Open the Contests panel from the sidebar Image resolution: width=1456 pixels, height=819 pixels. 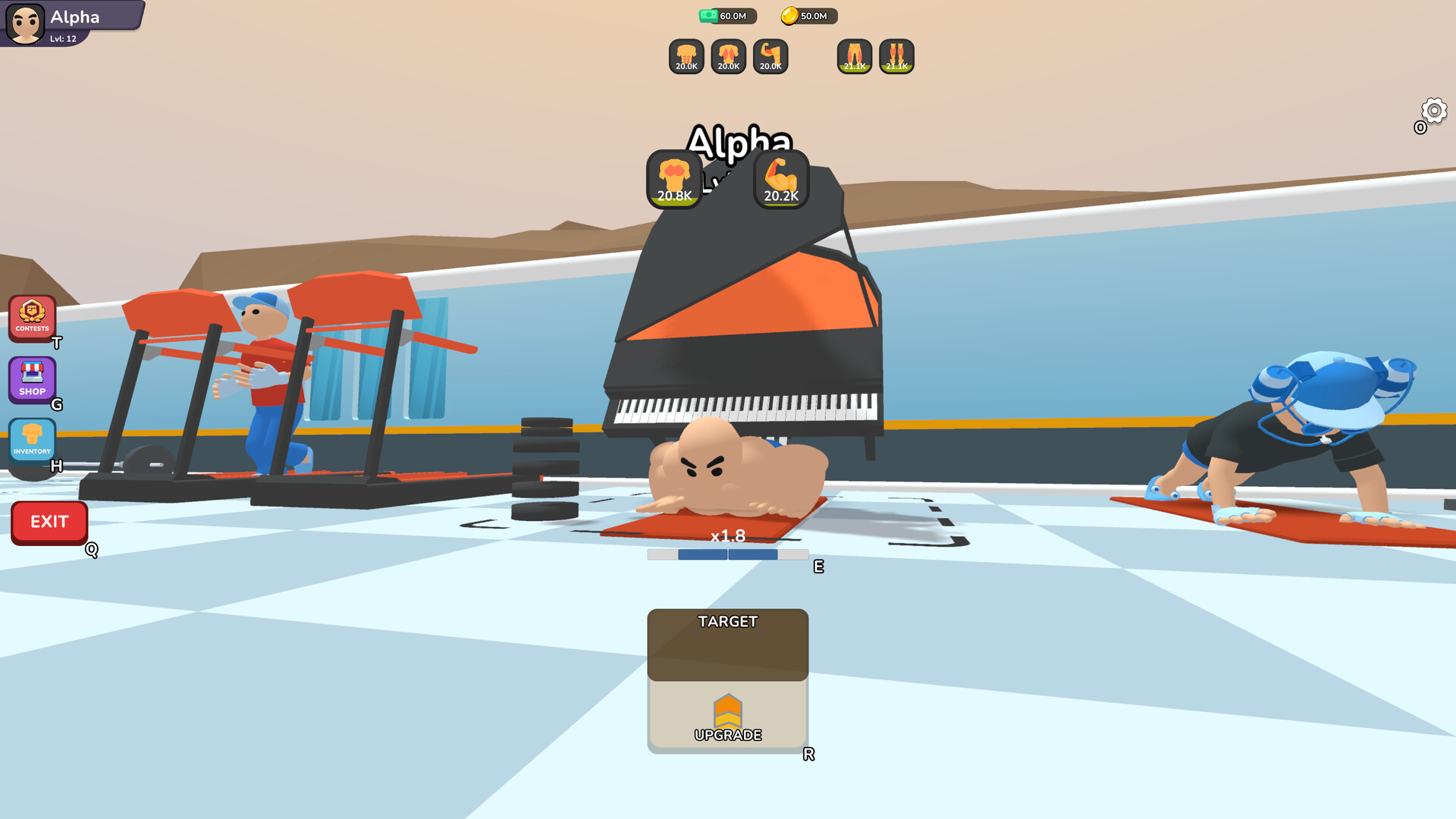(32, 316)
